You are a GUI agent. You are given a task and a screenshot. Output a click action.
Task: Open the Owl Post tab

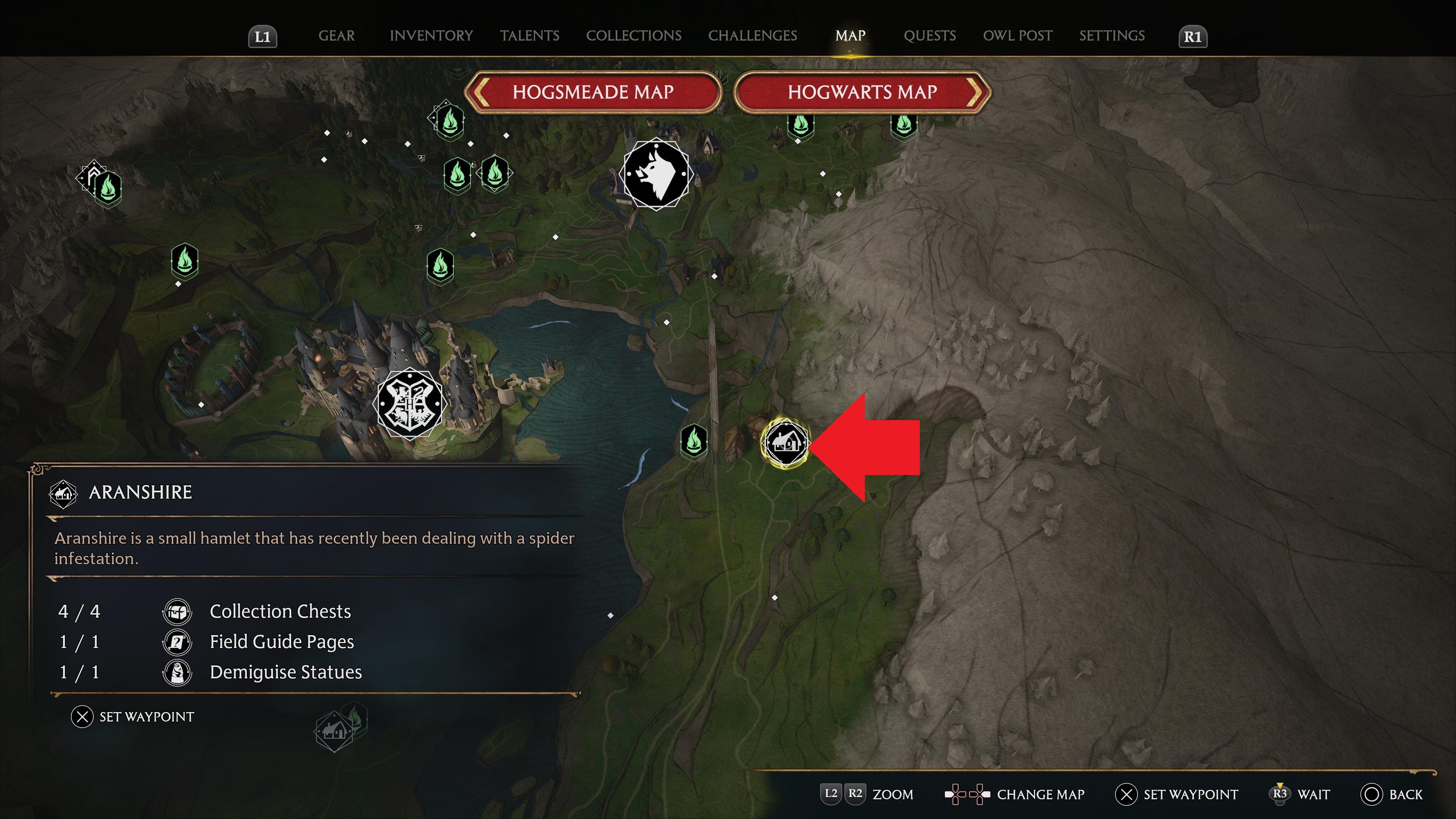click(1017, 36)
